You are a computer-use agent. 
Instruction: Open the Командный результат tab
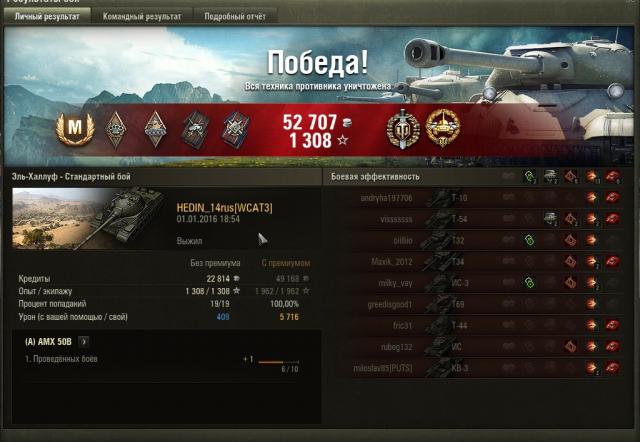[x=145, y=17]
